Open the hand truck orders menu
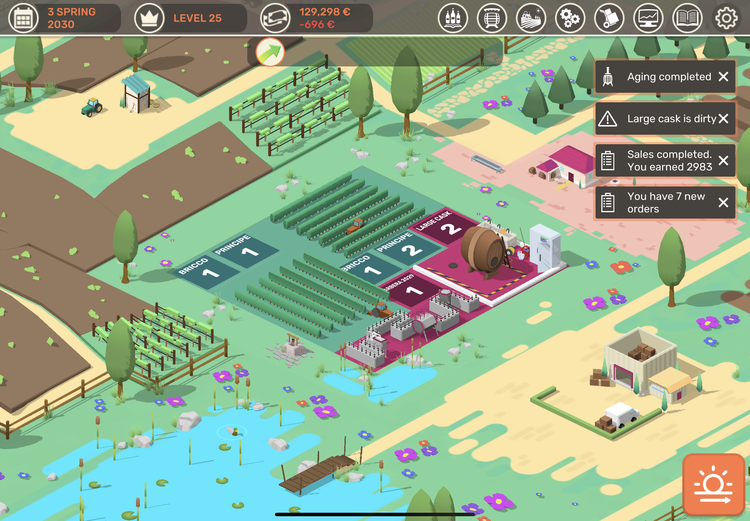Image resolution: width=750 pixels, height=521 pixels. (609, 17)
